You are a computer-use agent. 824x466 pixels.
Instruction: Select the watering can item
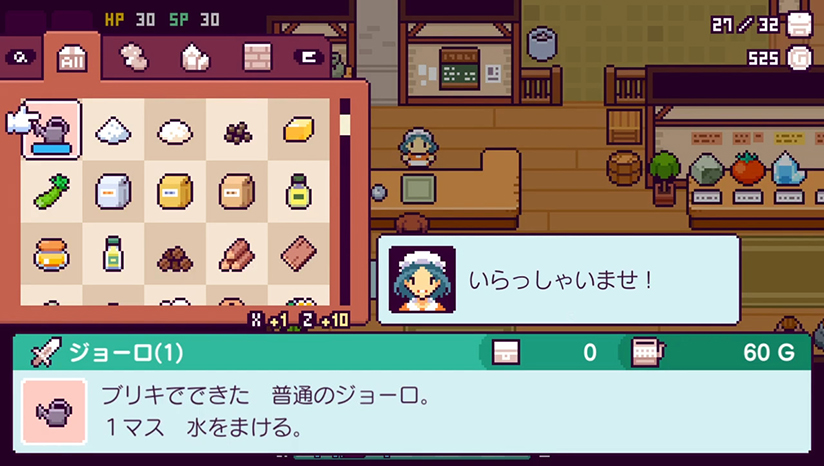[x=52, y=130]
